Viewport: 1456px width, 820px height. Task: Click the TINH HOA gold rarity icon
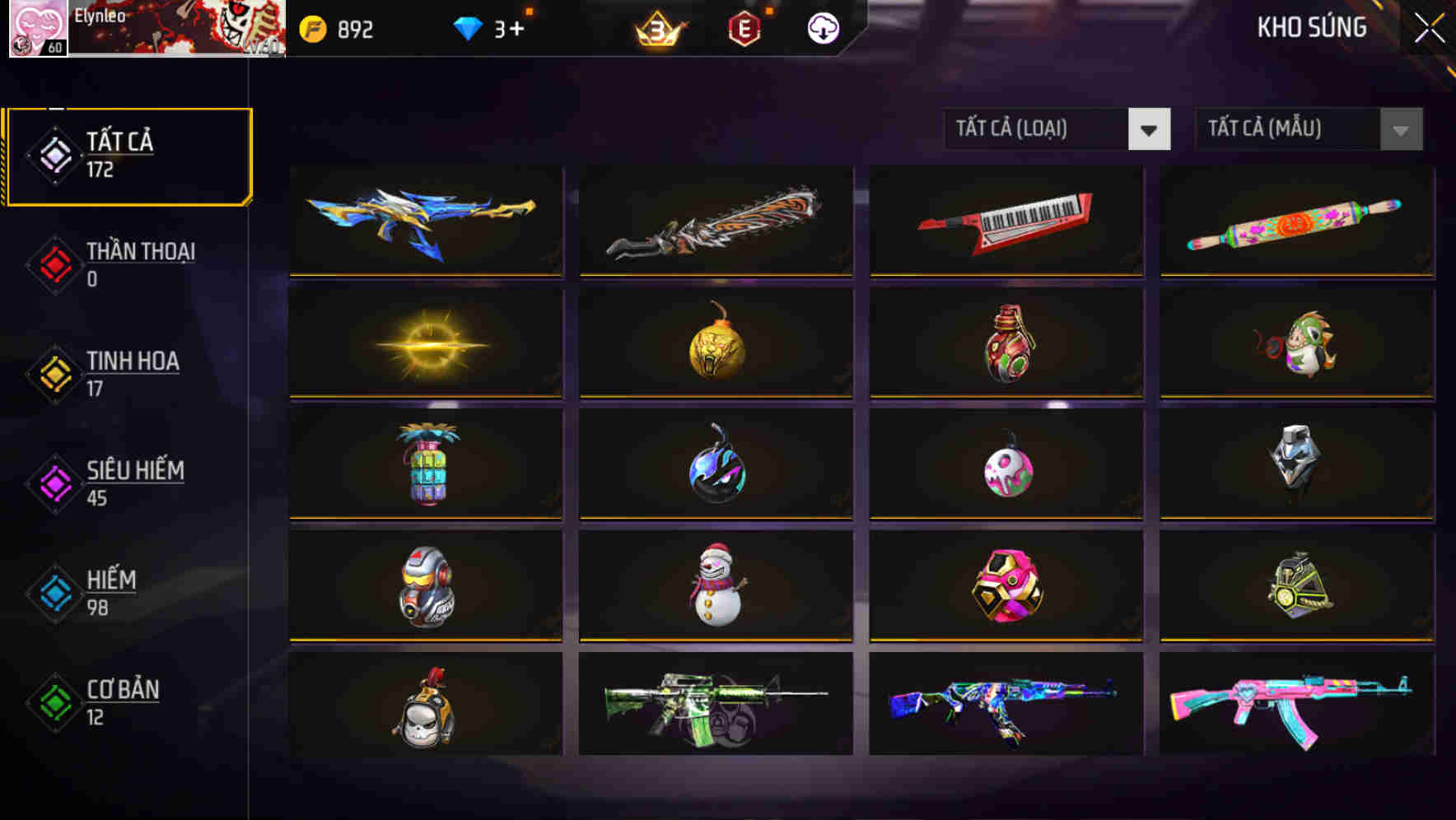54,375
